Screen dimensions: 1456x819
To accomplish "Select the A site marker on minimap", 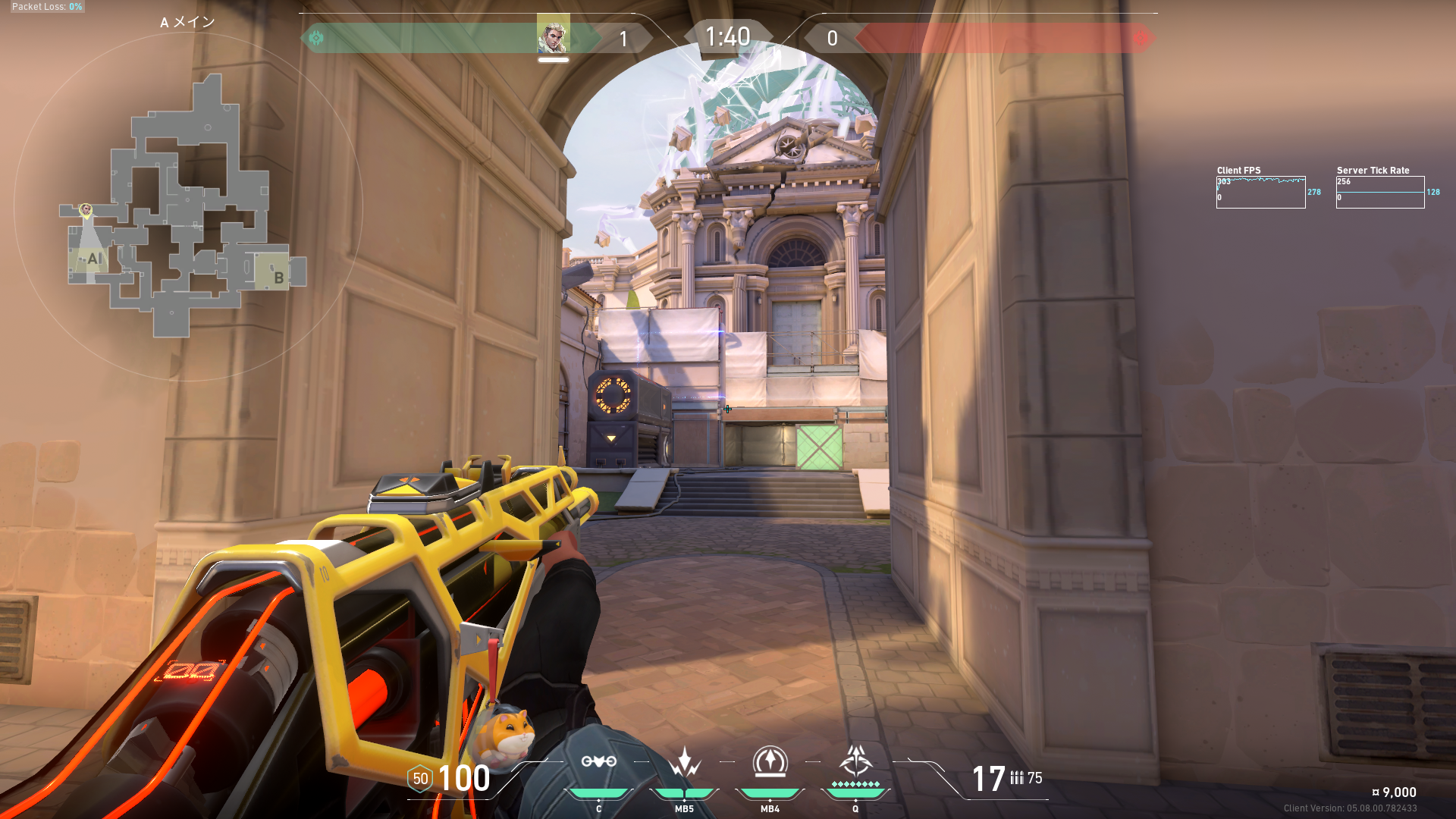I will point(93,259).
